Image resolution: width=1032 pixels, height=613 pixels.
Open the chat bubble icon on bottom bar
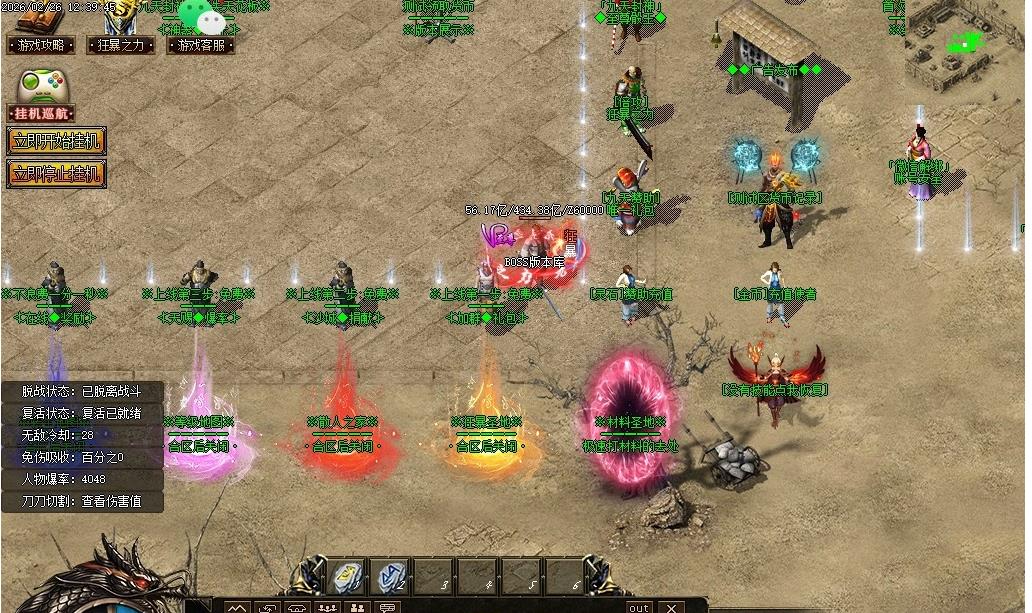(x=388, y=607)
